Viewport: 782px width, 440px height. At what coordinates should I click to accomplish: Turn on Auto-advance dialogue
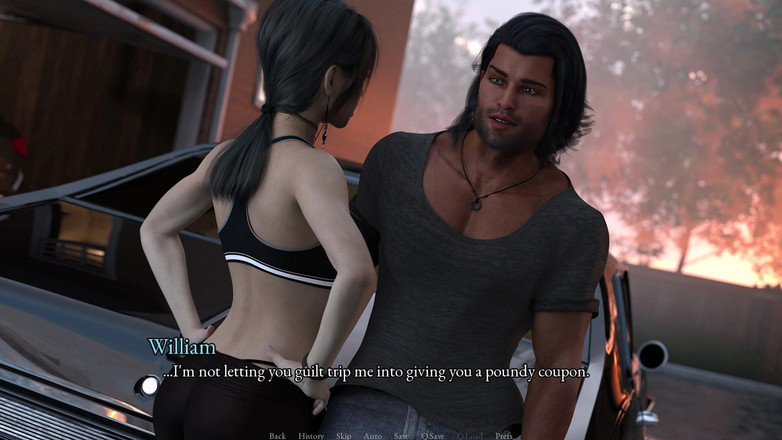point(372,436)
